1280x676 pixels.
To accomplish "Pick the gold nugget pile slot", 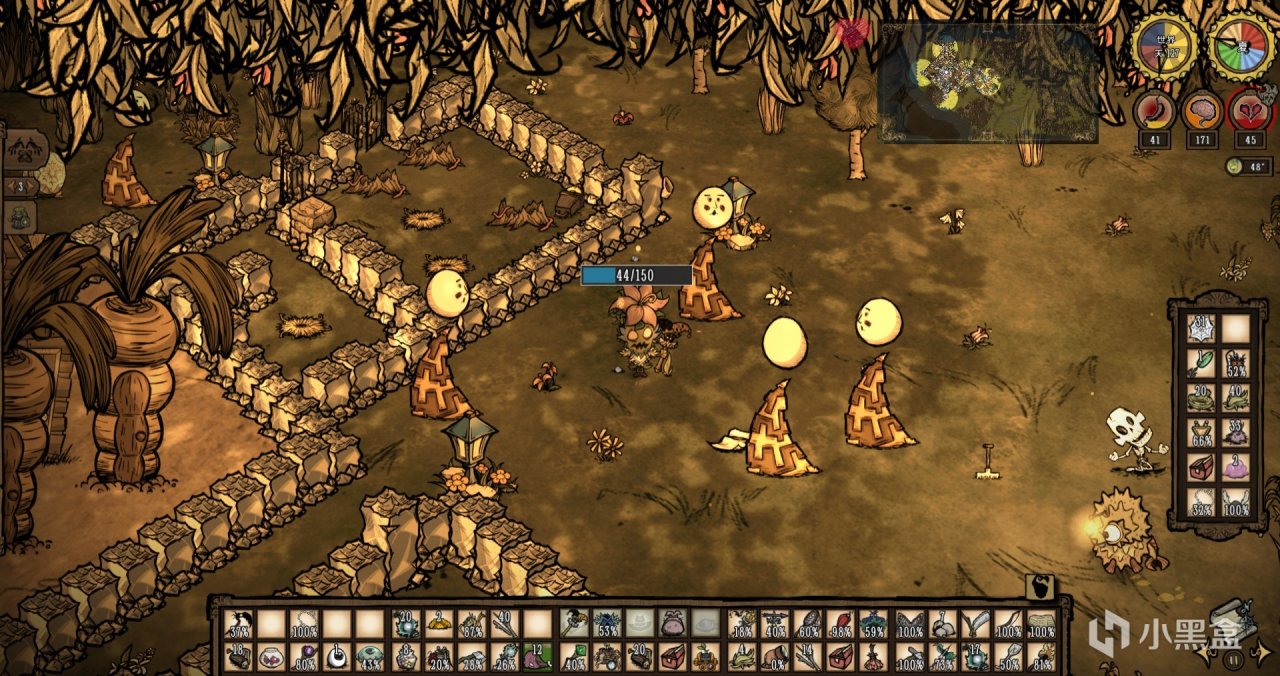I will [439, 625].
